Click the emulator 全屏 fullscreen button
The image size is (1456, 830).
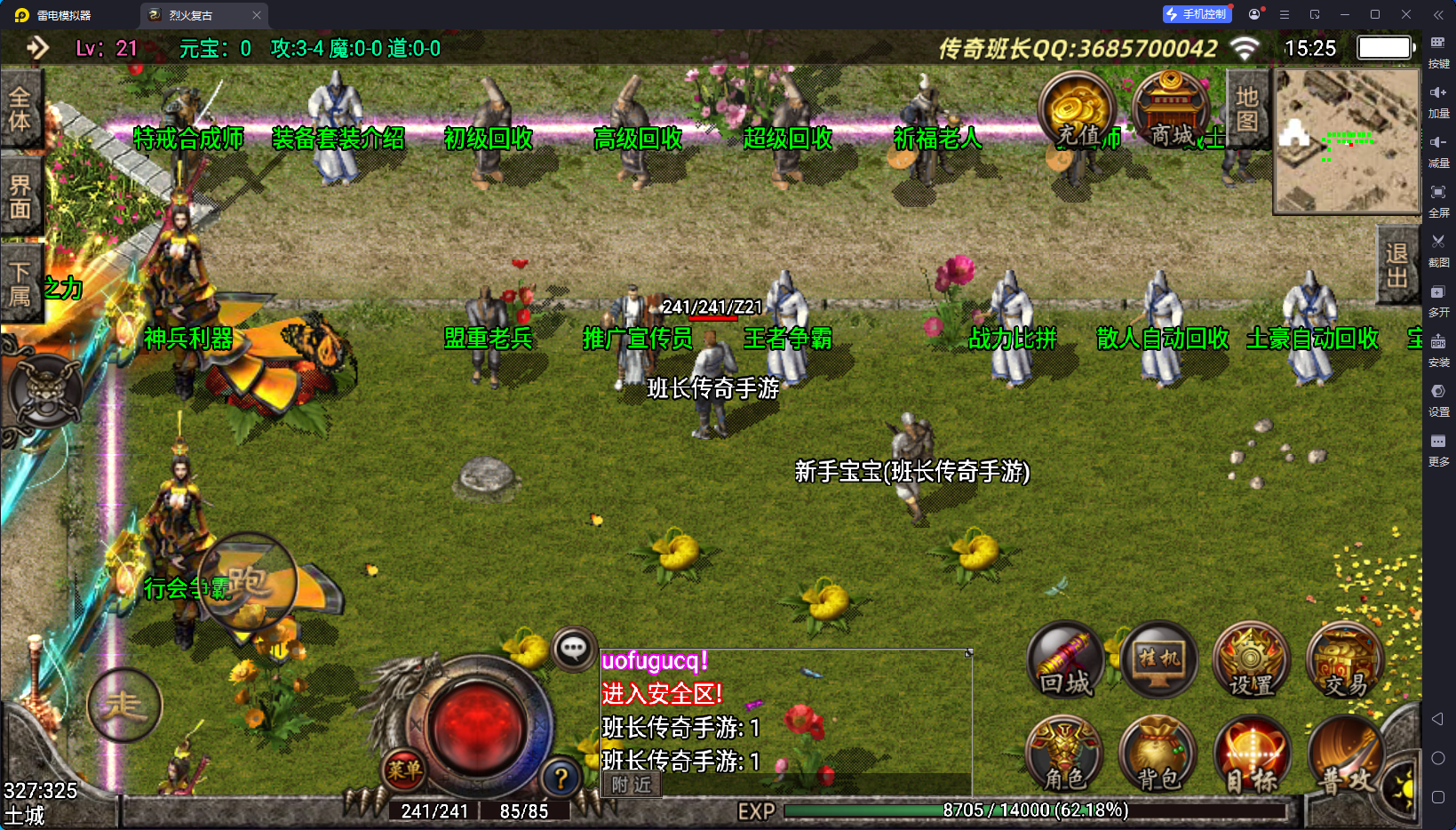tap(1438, 198)
